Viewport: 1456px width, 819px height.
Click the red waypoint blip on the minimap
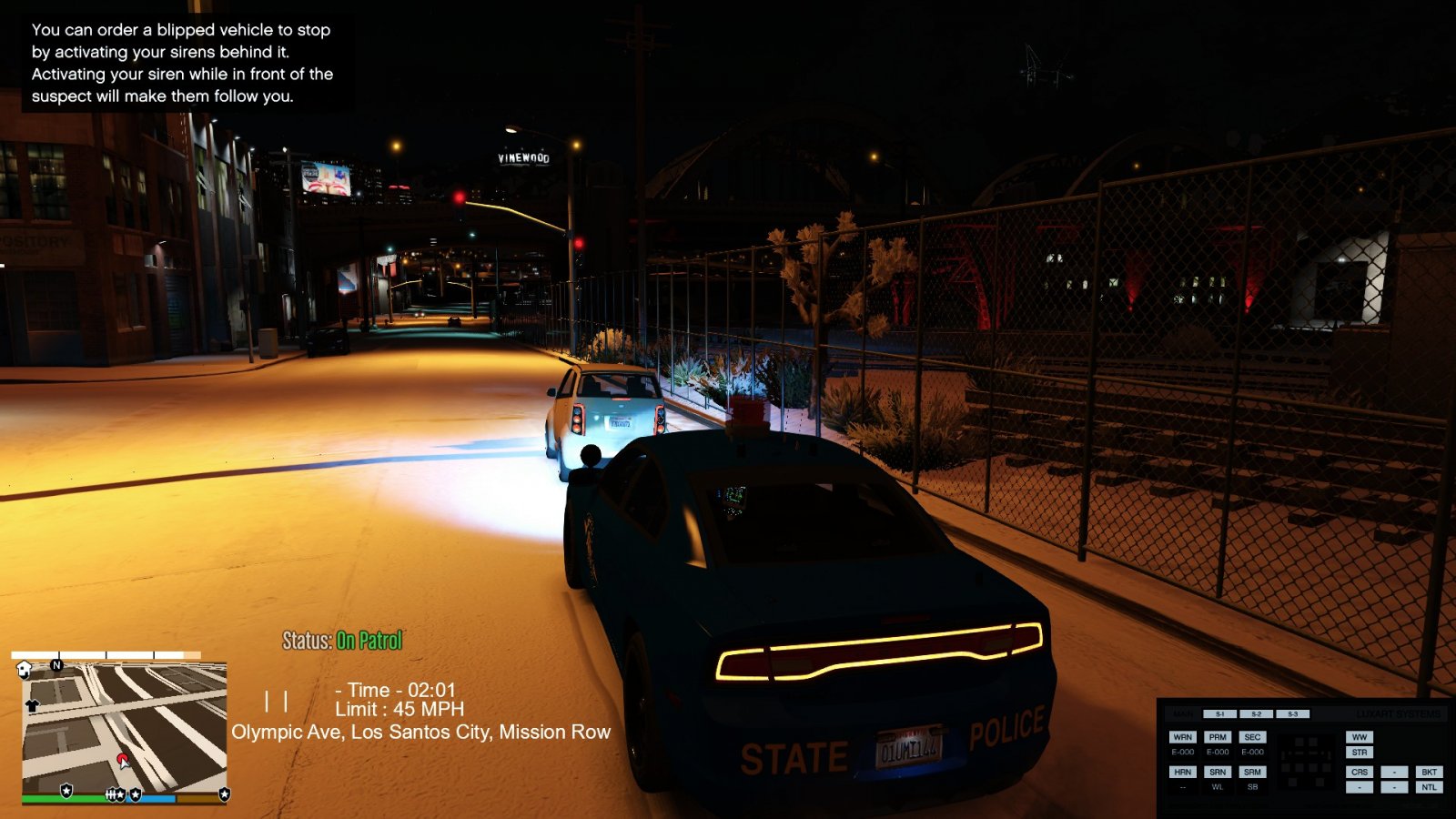coord(123,760)
